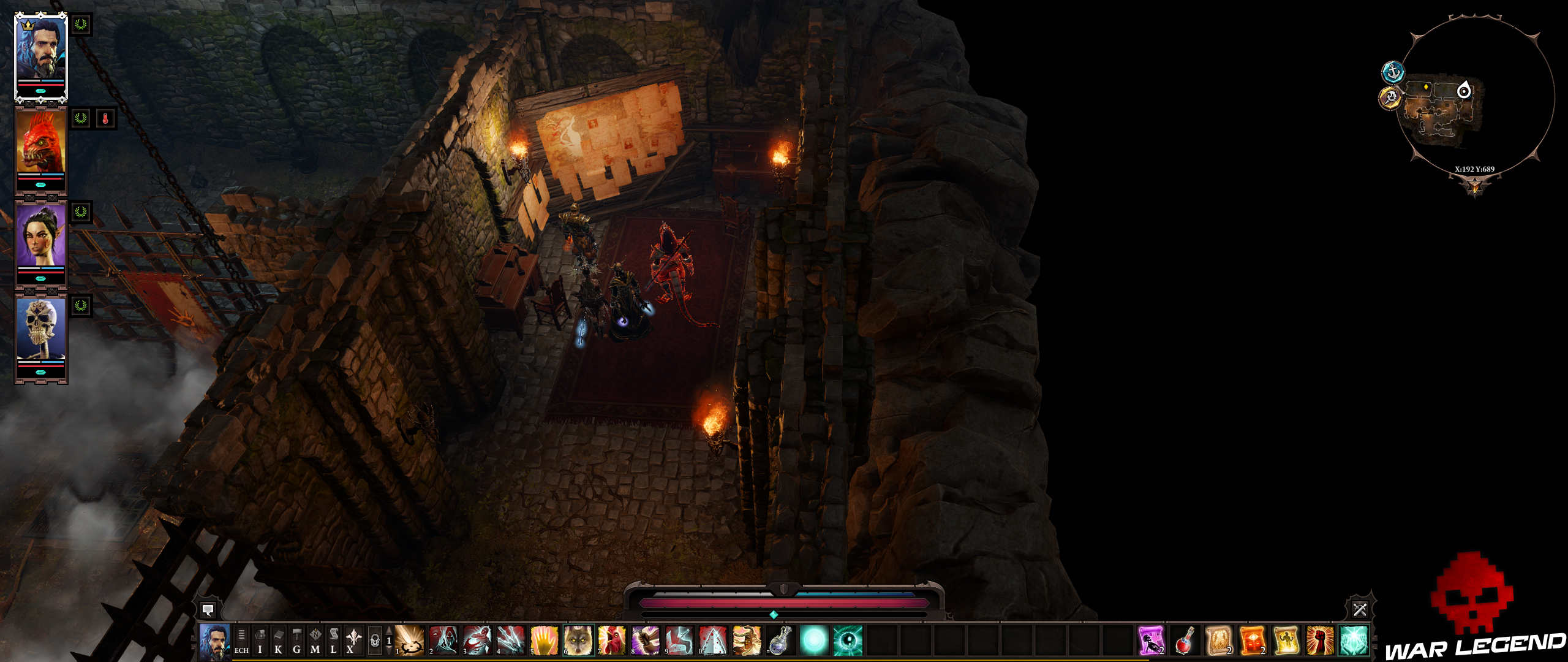Screen dimensions: 1568x662
Task: Use the red health potion in hotbar
Action: (x=1185, y=641)
